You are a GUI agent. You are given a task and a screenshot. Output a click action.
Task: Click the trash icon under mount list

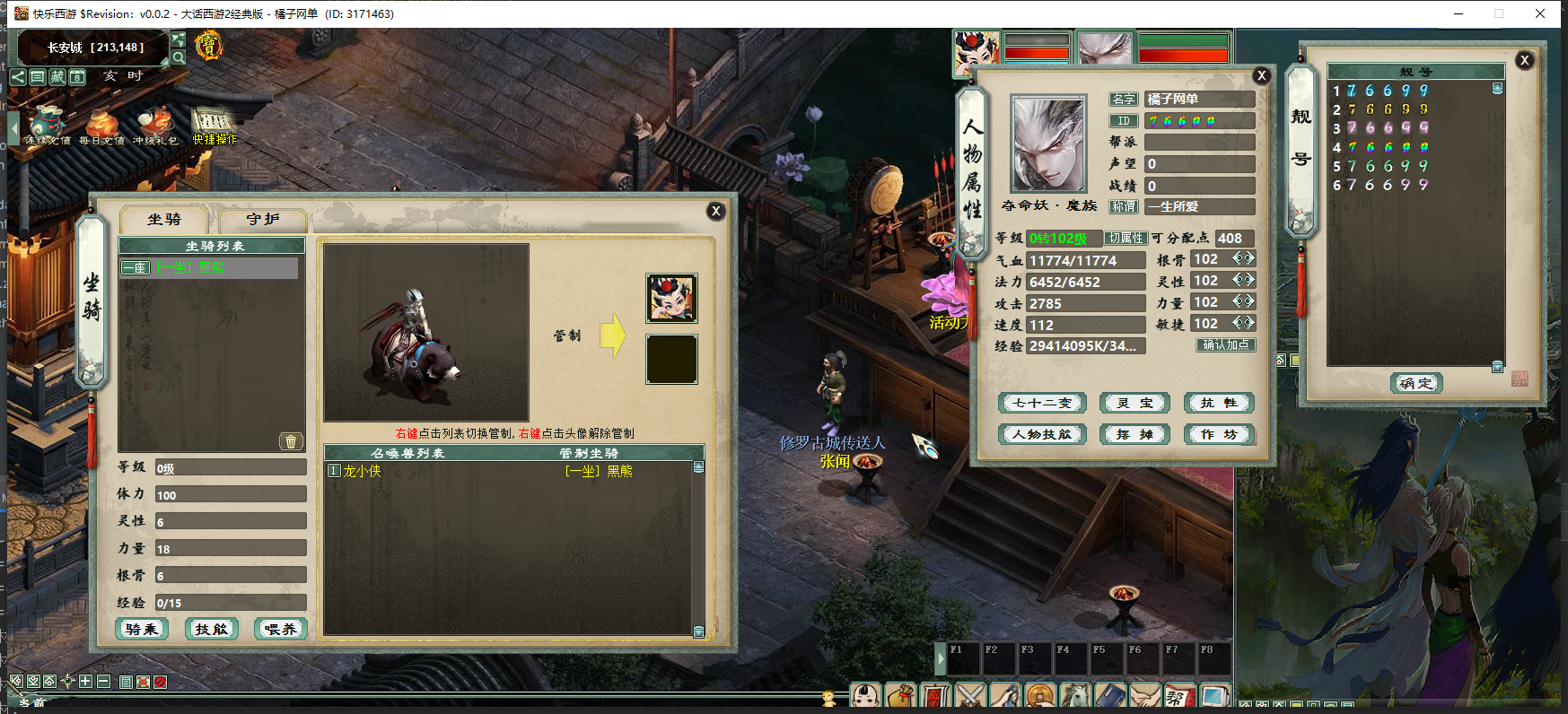click(290, 441)
